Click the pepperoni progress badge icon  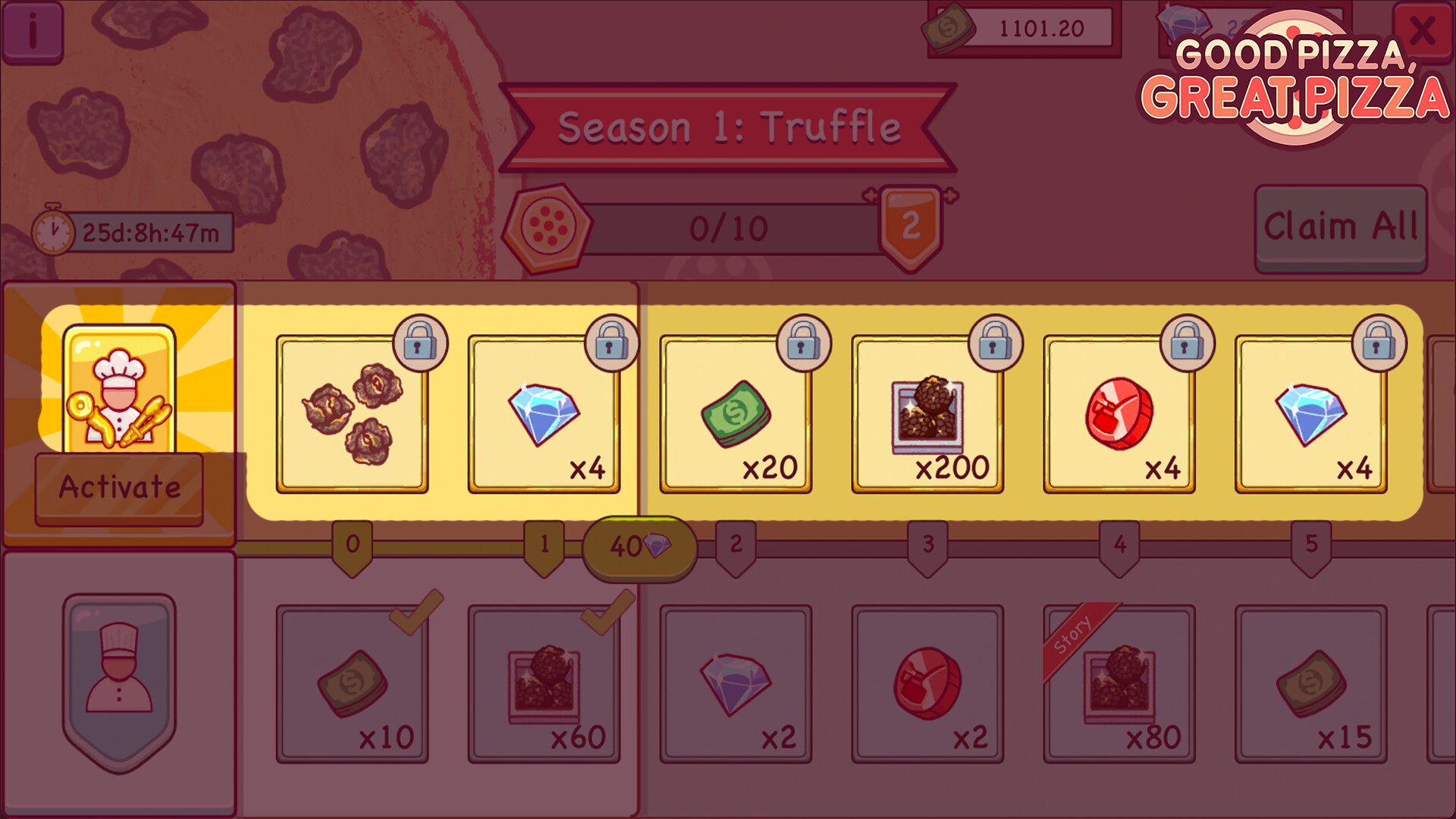[548, 227]
